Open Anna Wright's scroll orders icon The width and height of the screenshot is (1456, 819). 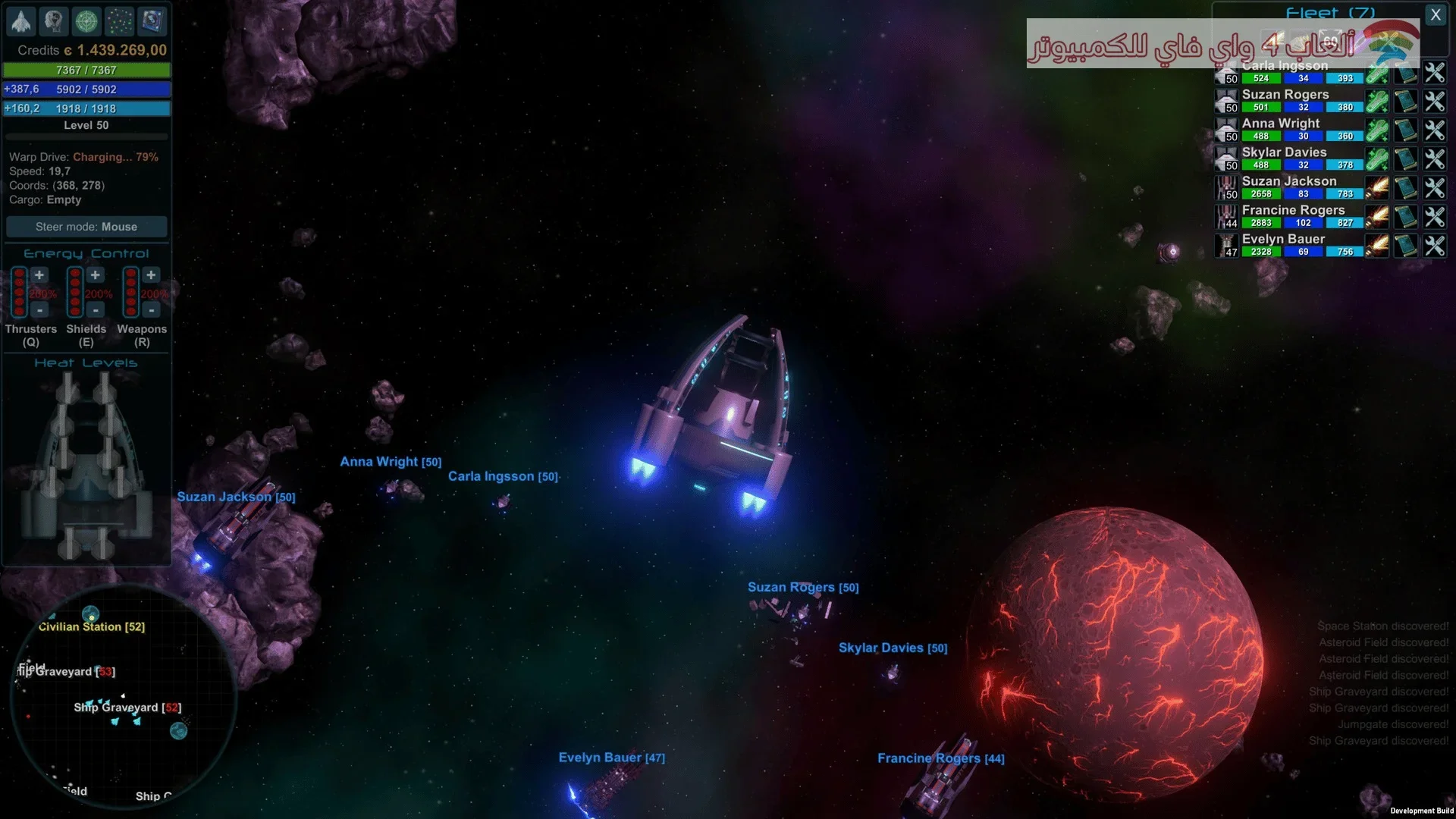(x=1406, y=130)
